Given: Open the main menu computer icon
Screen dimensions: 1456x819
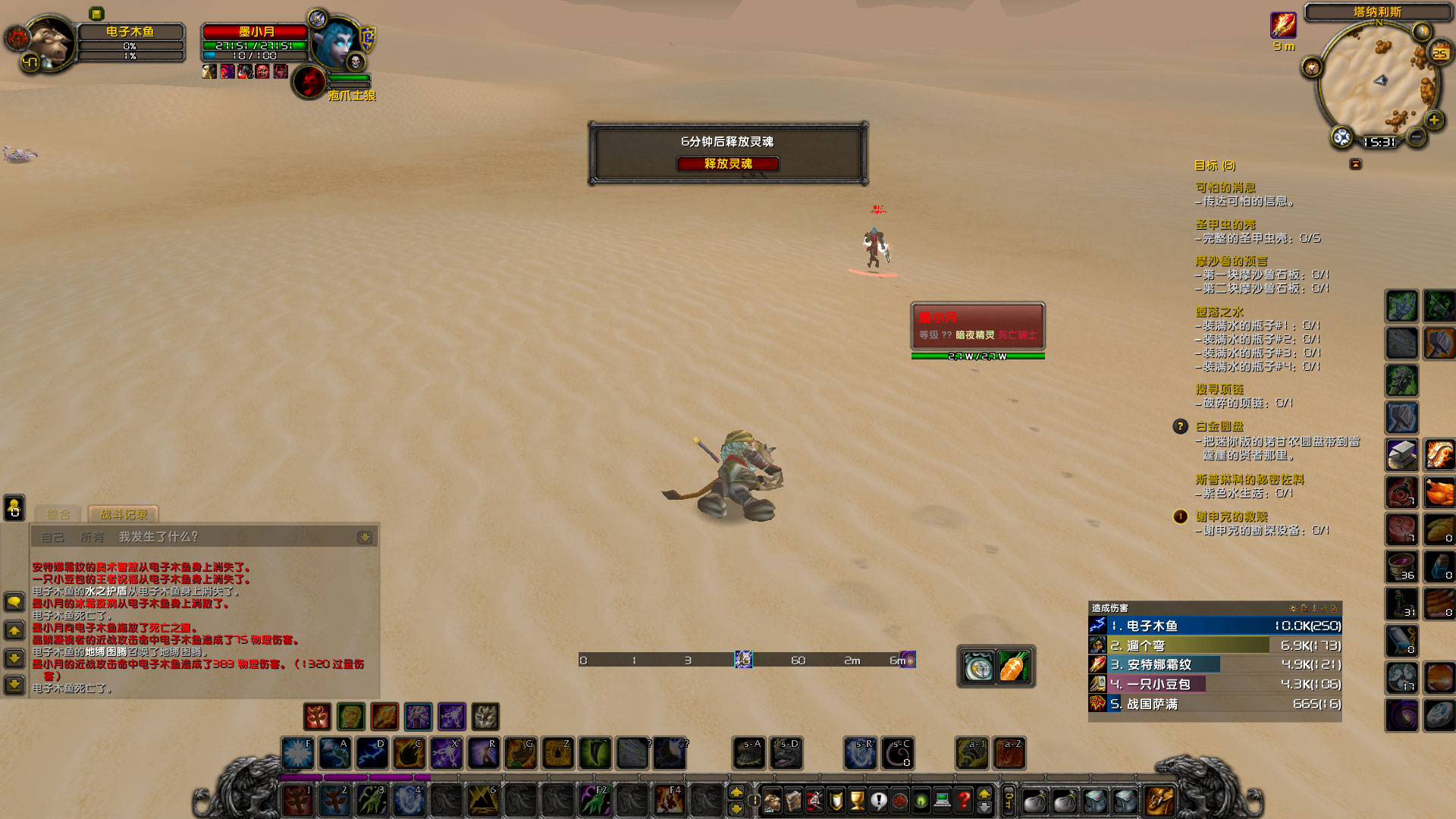Looking at the screenshot, I should coord(942,800).
